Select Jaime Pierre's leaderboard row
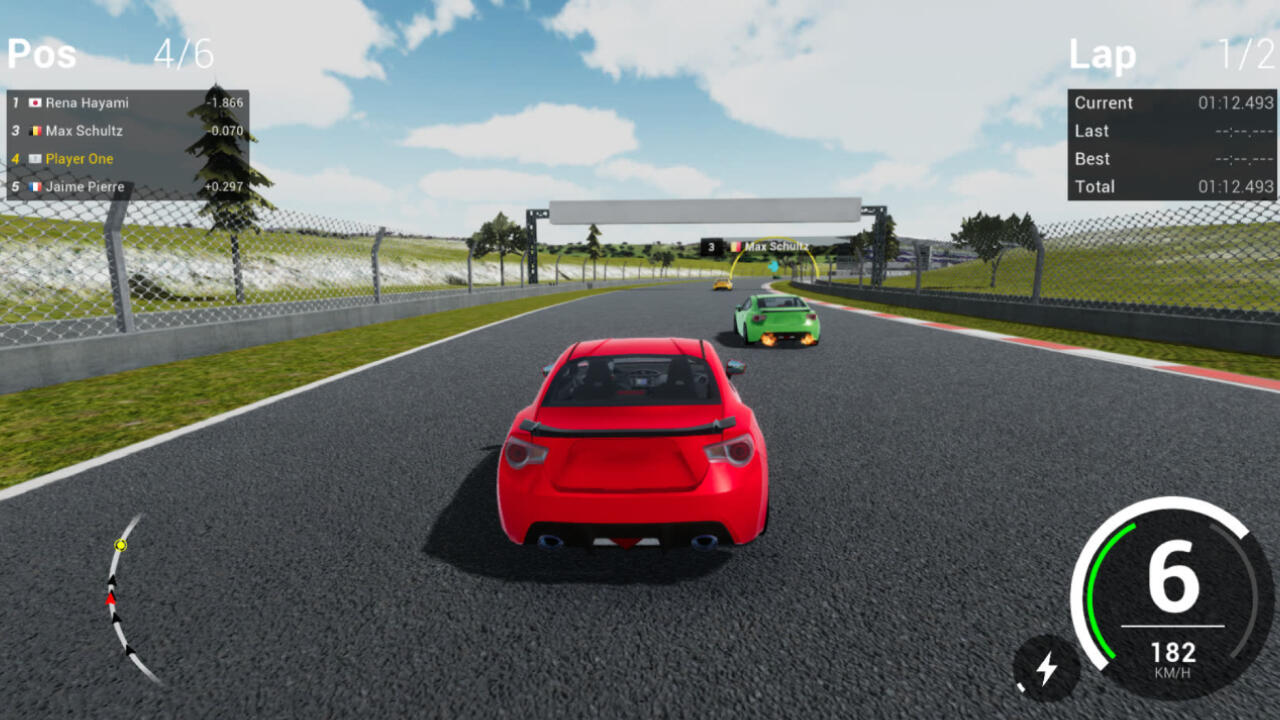The height and width of the screenshot is (720, 1280). pos(127,187)
